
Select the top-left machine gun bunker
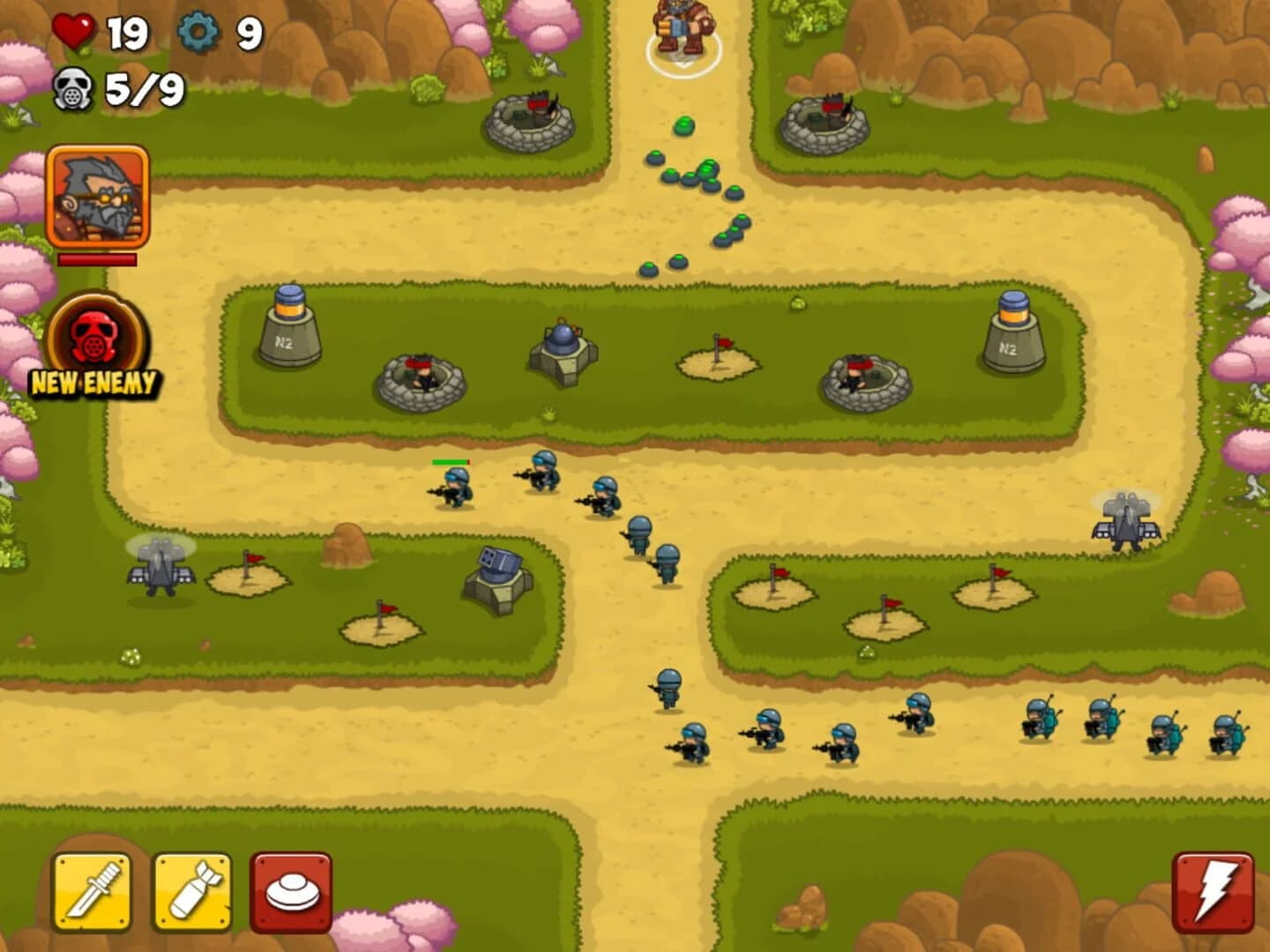pyautogui.click(x=530, y=119)
